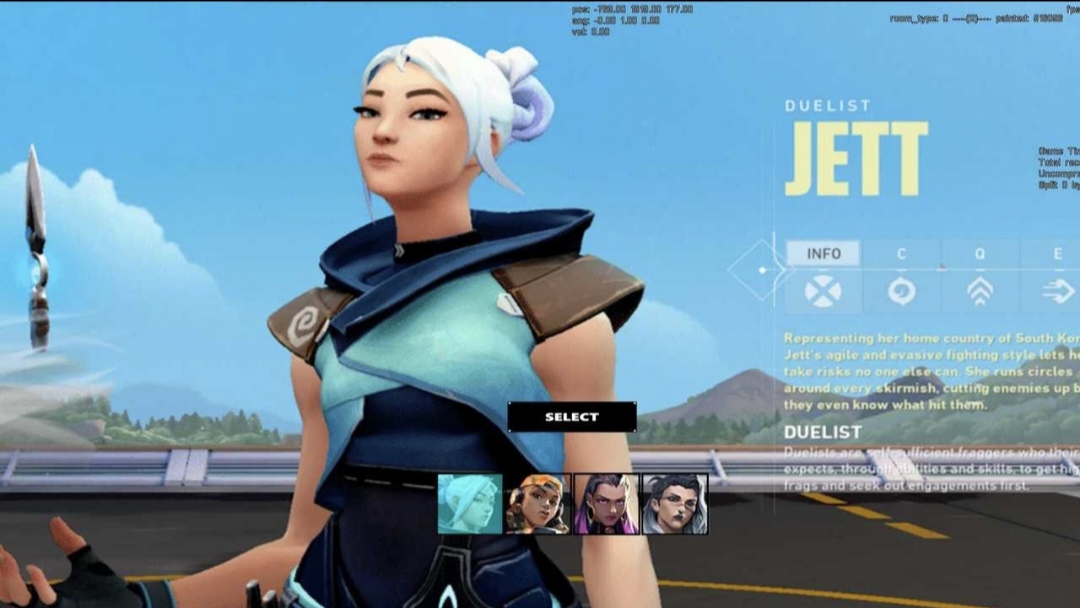Switch to the INFO tab
Image resolution: width=1080 pixels, height=608 pixels.
tap(823, 254)
